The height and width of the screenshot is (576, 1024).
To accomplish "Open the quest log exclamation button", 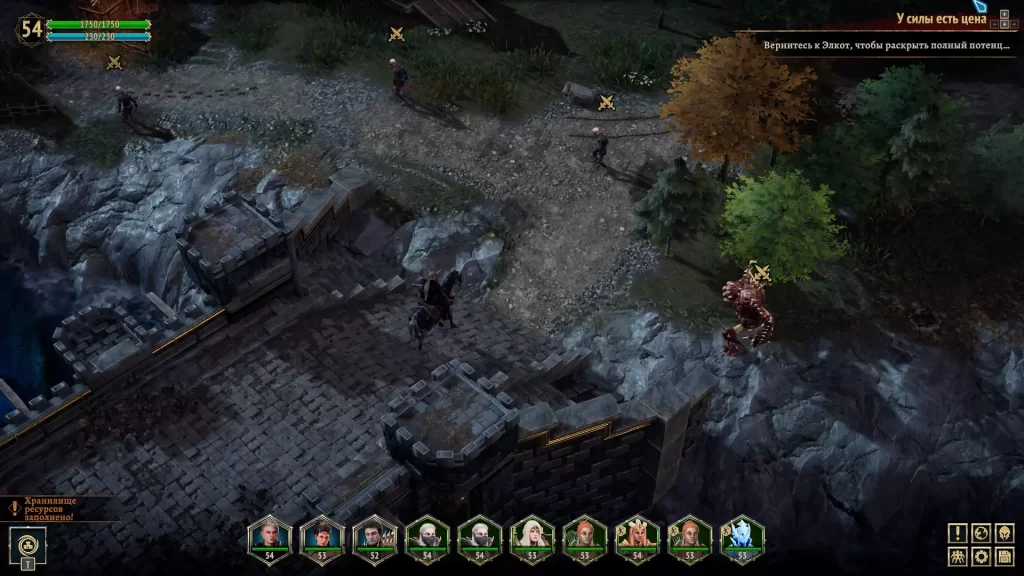I will click(x=958, y=533).
